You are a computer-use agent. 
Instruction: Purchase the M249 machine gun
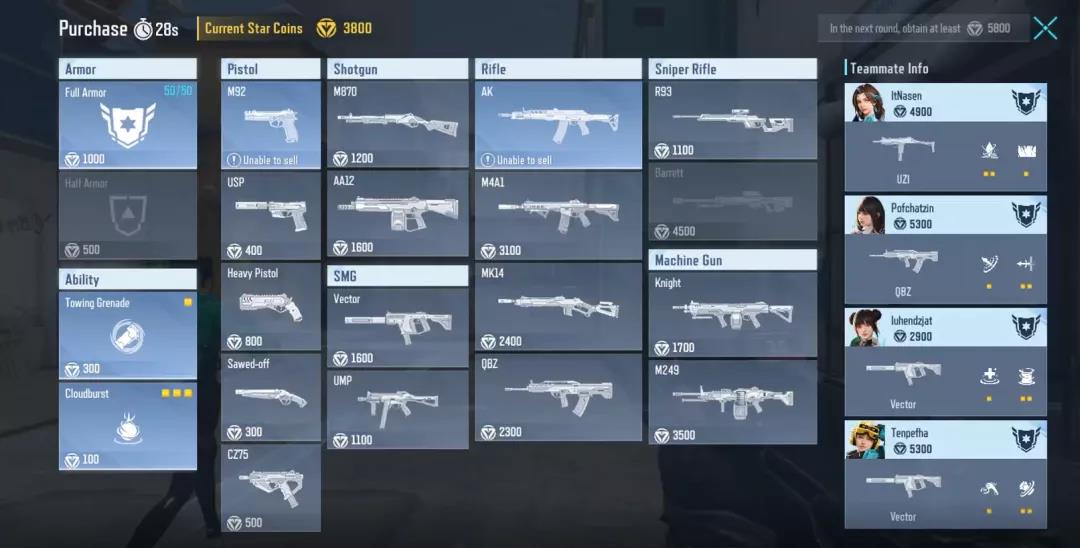coord(732,402)
